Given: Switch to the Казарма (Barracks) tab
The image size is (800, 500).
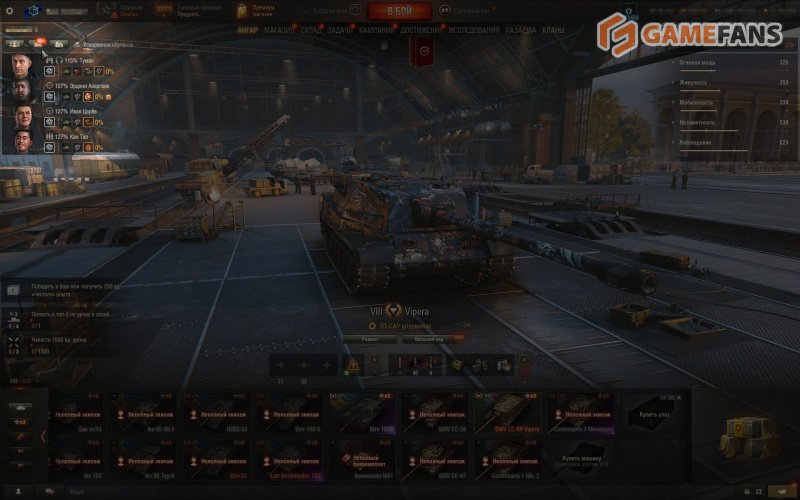Looking at the screenshot, I should click(x=520, y=31).
